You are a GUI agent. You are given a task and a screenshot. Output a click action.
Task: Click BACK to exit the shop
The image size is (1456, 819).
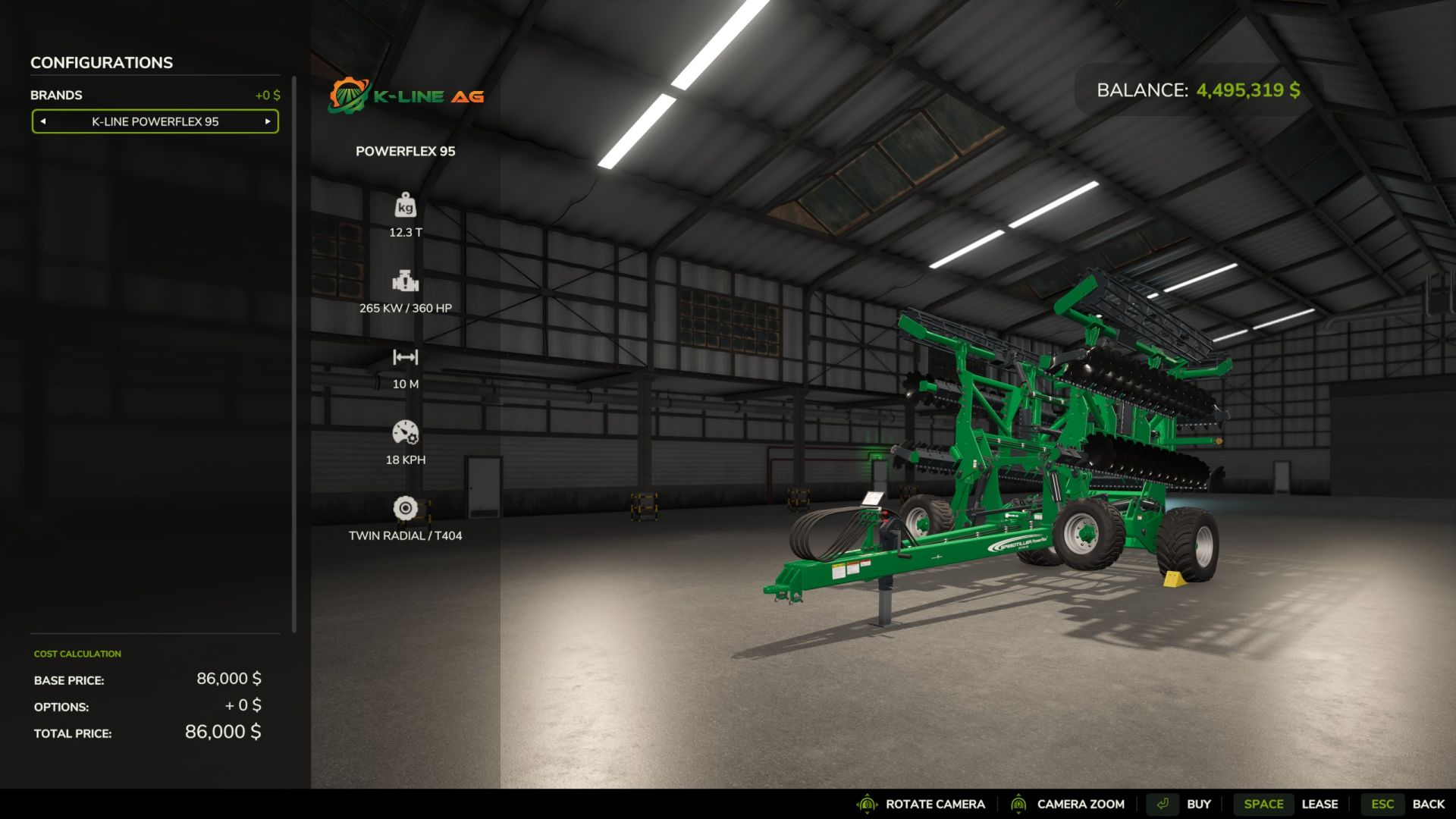pyautogui.click(x=1428, y=804)
